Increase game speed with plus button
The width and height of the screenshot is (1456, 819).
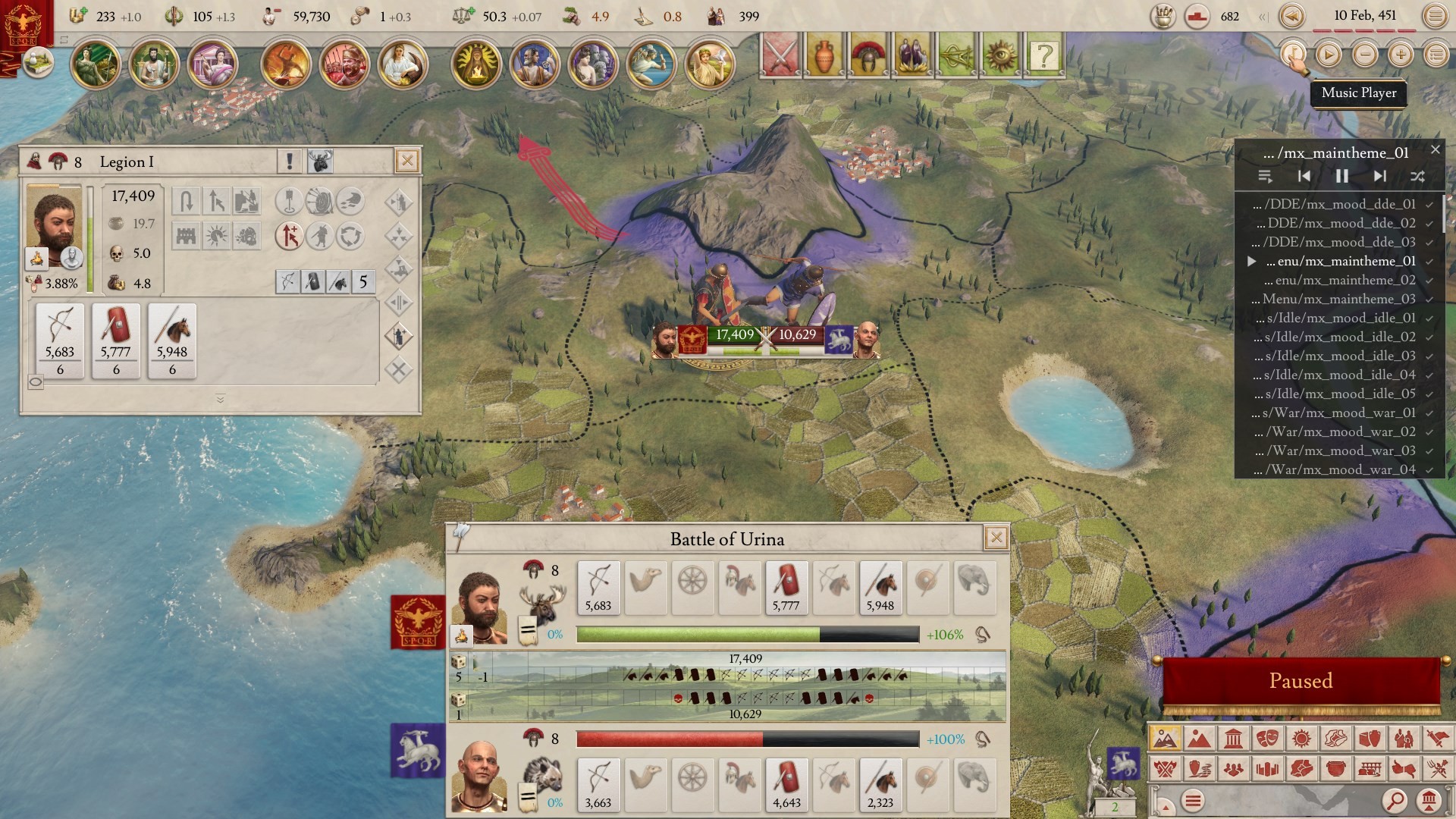[x=1400, y=55]
